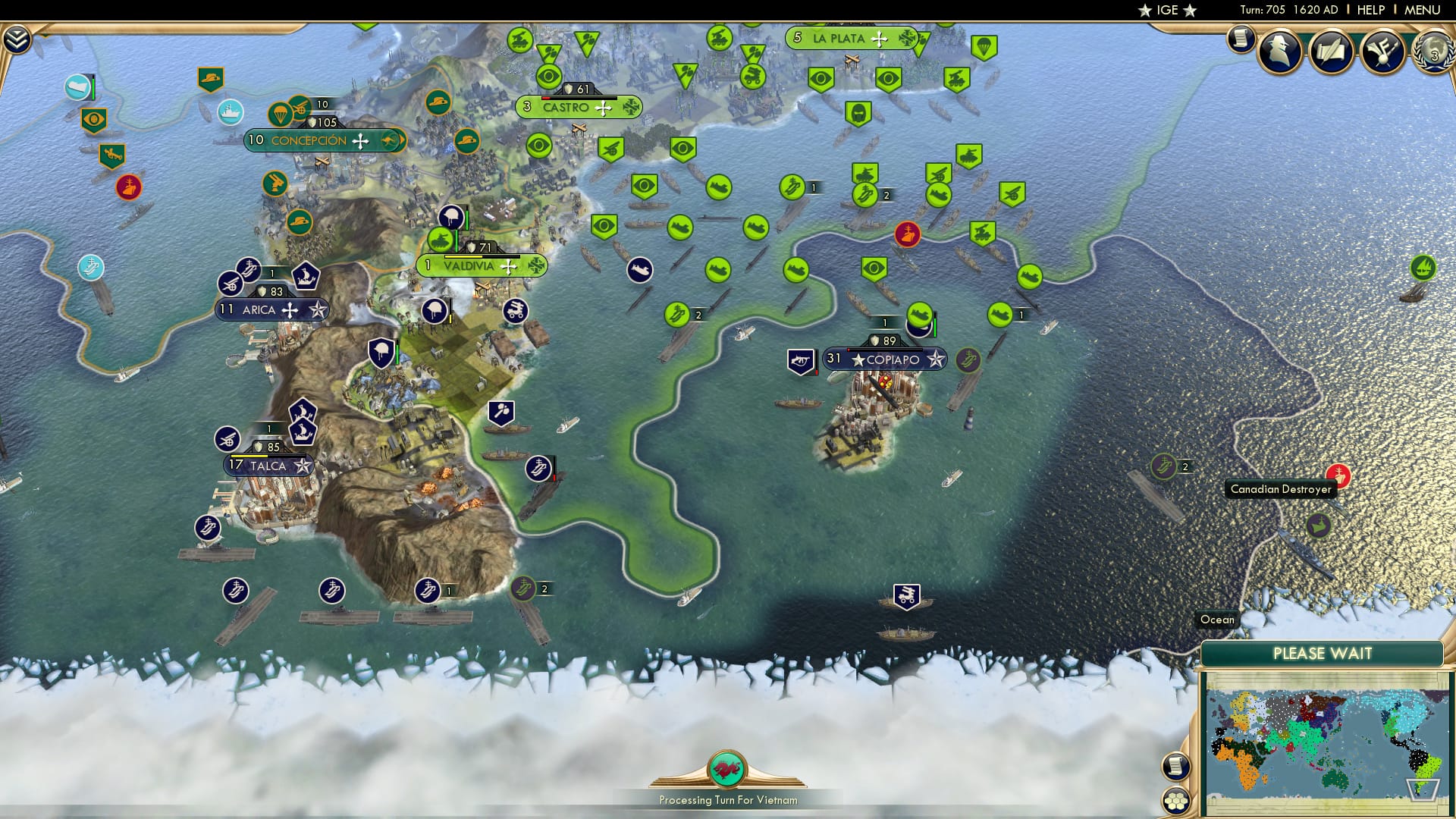Open the Diplomacy scroll-and-quill icon
Image resolution: width=1456 pixels, height=819 pixels.
coord(1331,49)
